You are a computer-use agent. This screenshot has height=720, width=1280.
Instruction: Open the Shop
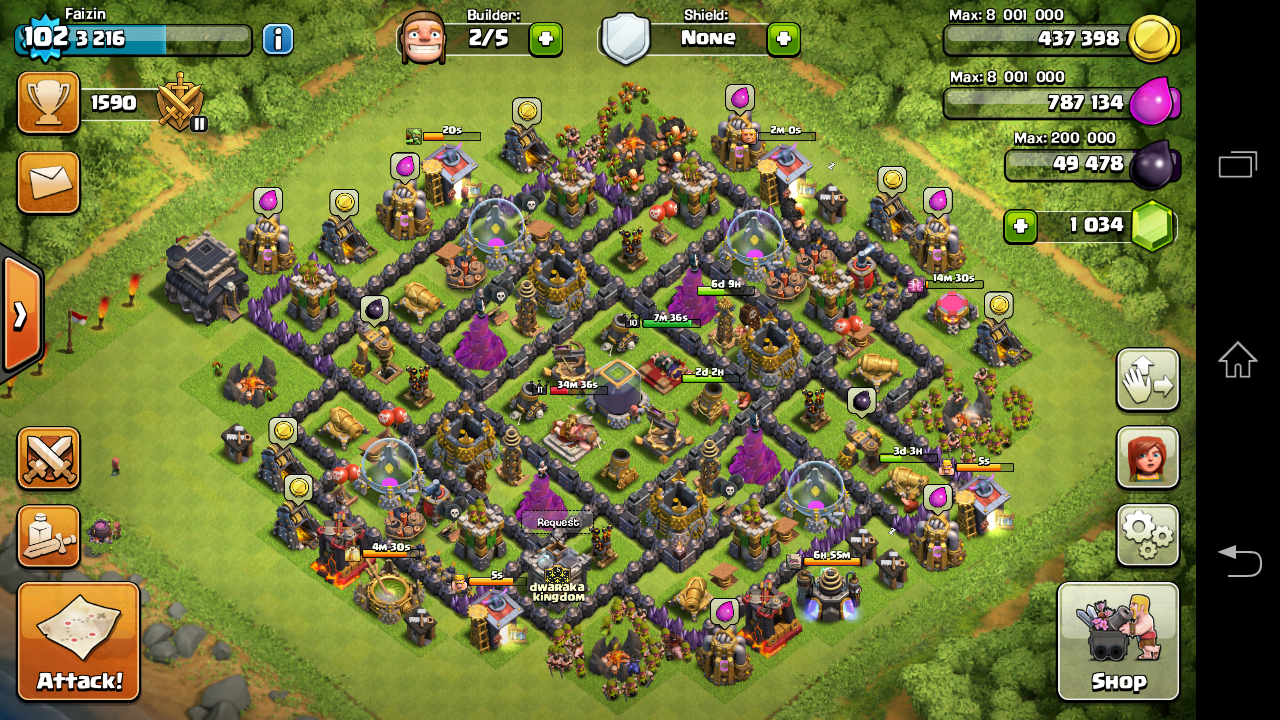1118,640
